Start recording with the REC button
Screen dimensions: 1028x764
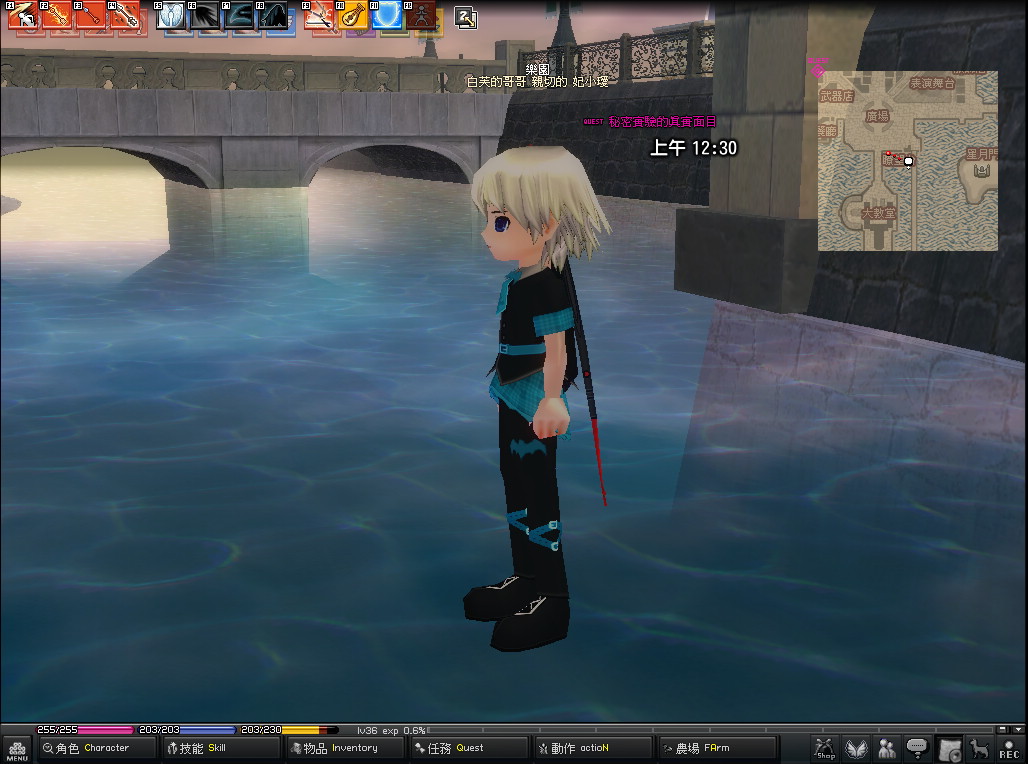(1009, 749)
